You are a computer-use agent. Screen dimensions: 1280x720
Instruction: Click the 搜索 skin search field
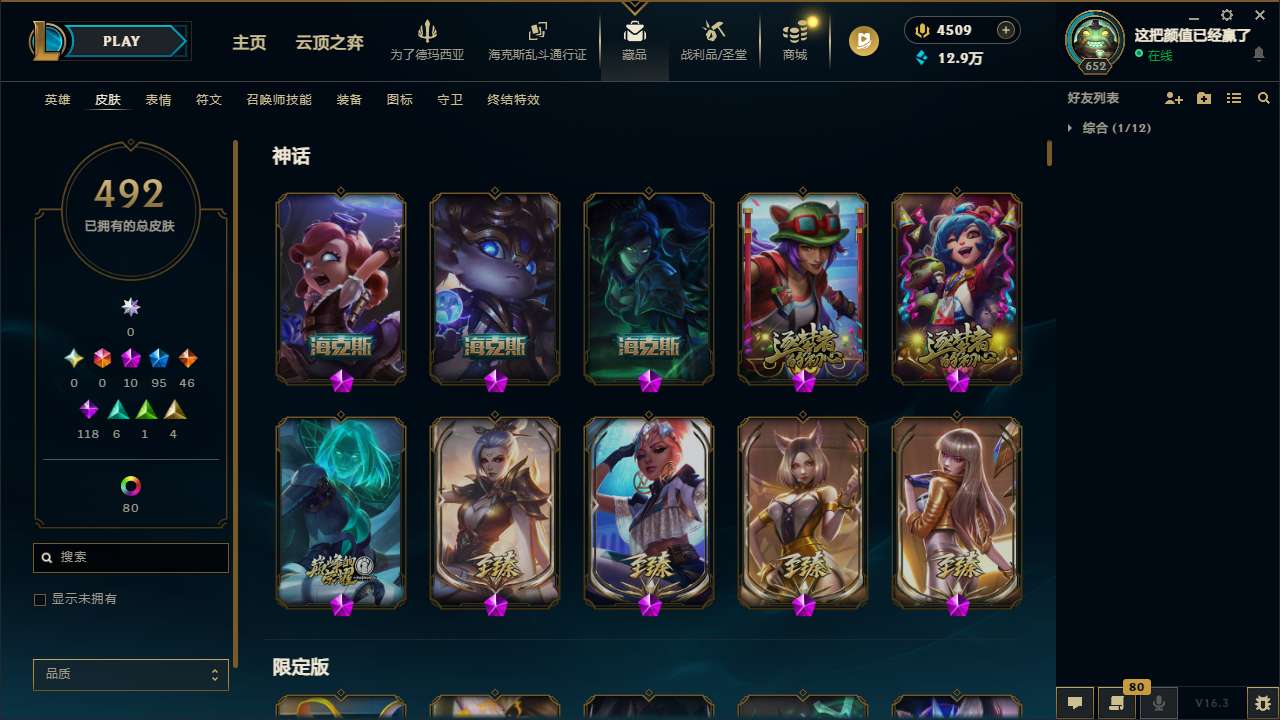[130, 557]
